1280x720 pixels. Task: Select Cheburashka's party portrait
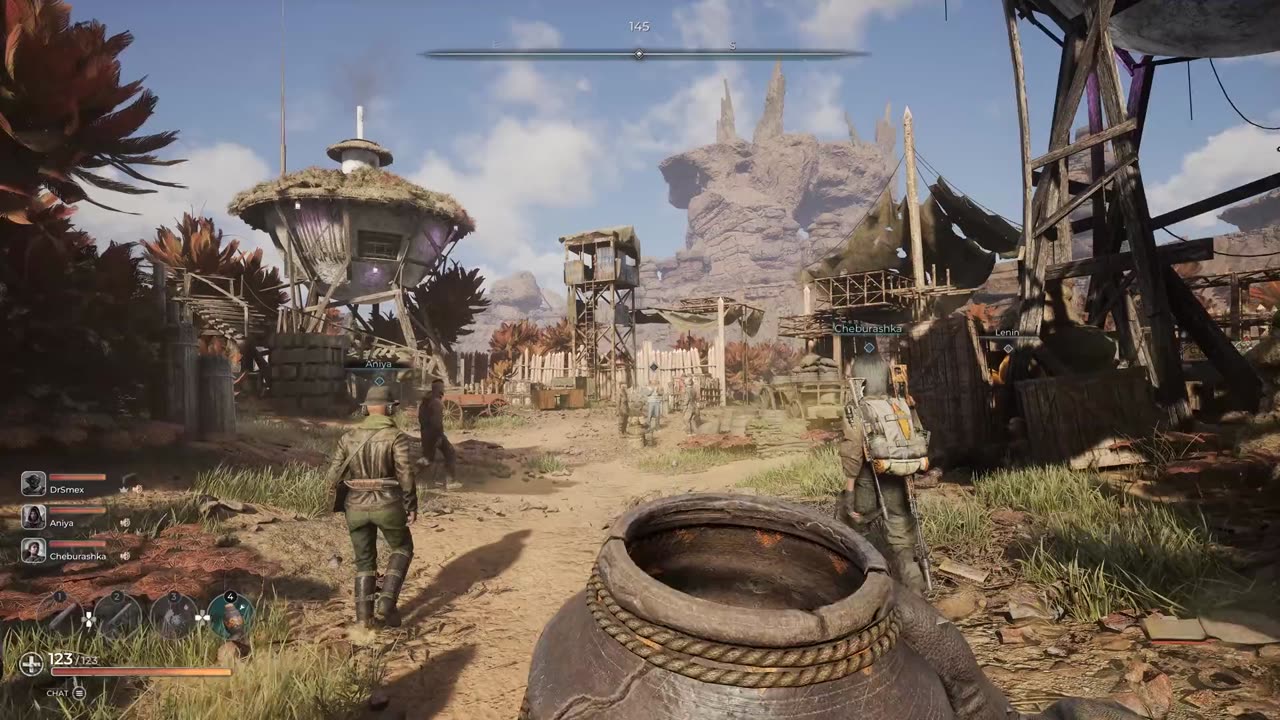coord(33,551)
